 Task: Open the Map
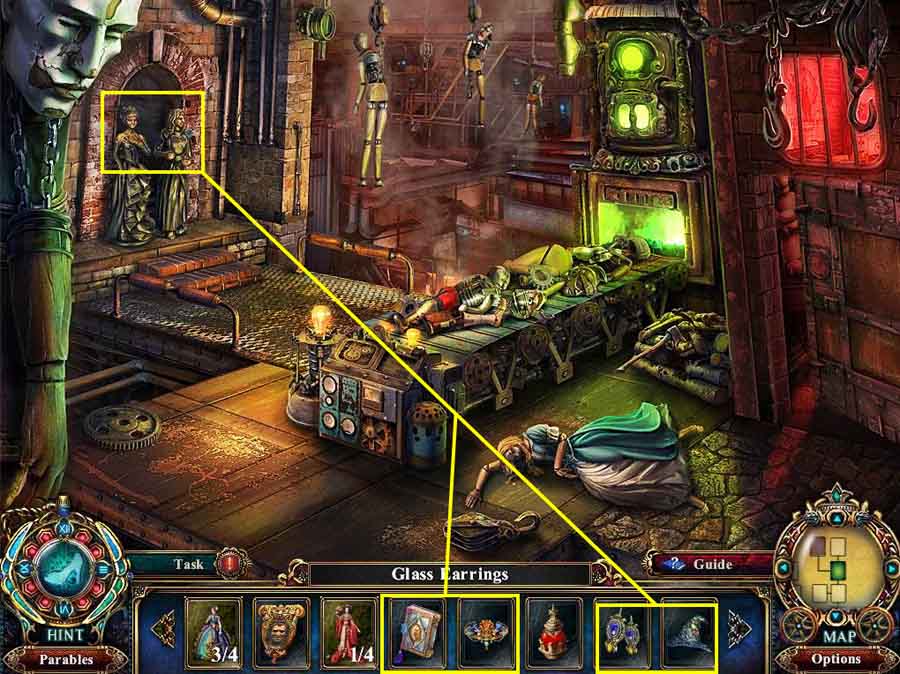coord(838,636)
